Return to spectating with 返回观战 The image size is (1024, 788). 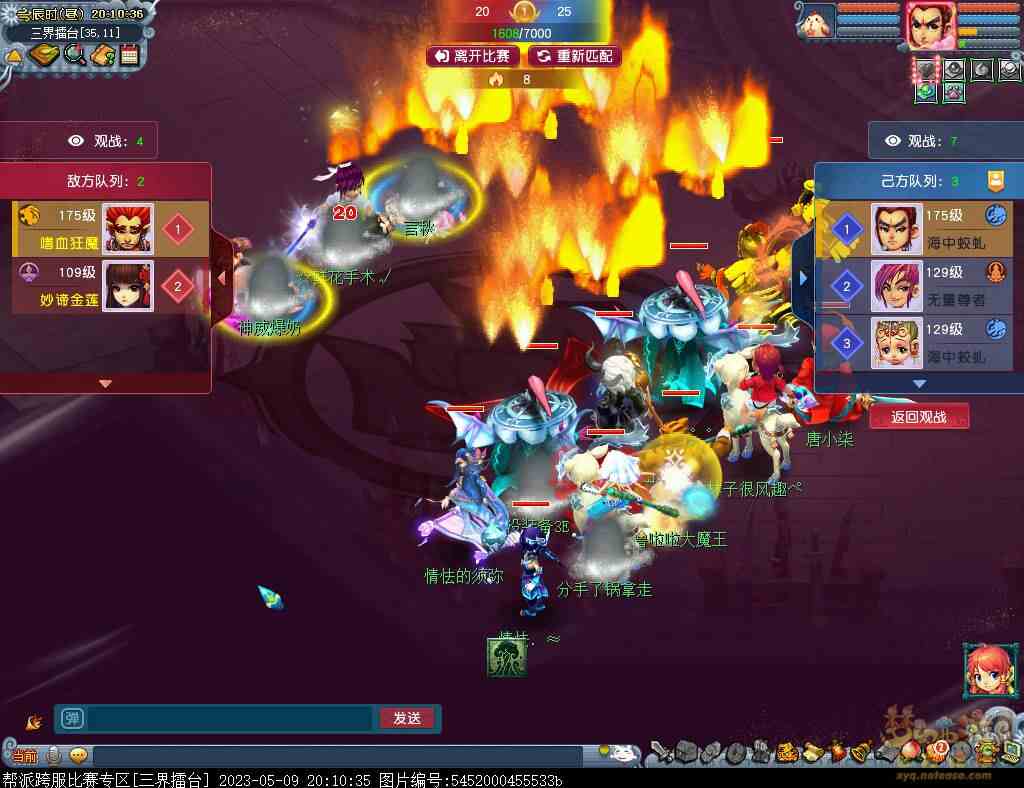pyautogui.click(x=918, y=417)
